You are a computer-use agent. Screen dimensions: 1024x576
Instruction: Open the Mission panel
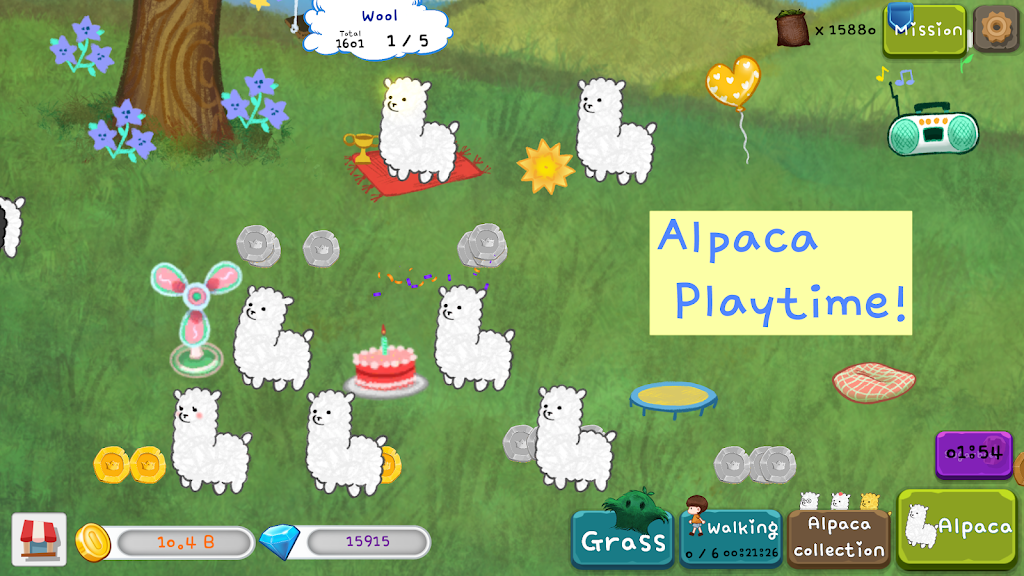pos(926,30)
